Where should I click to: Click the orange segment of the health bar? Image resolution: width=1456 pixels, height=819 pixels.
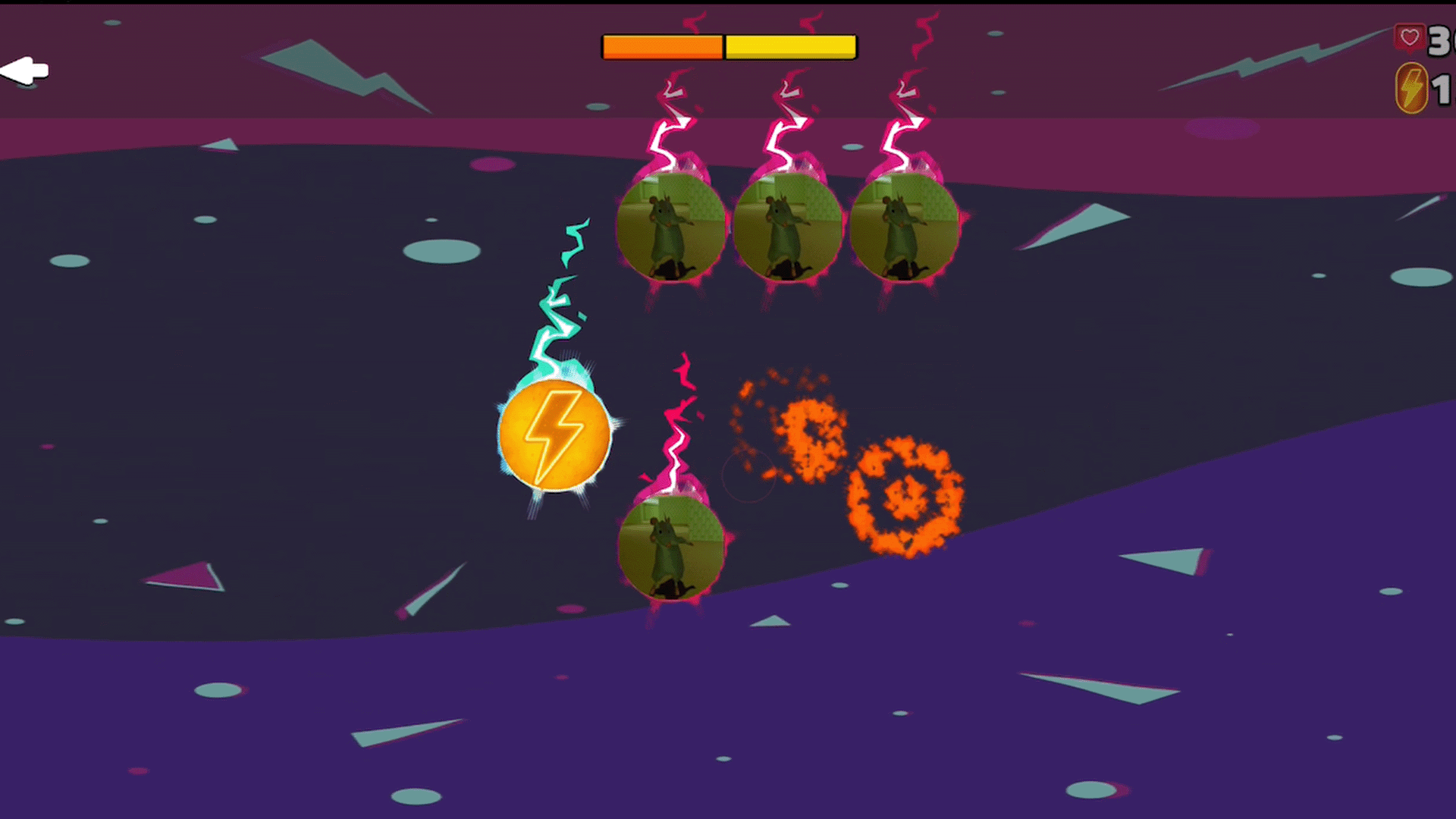(662, 46)
